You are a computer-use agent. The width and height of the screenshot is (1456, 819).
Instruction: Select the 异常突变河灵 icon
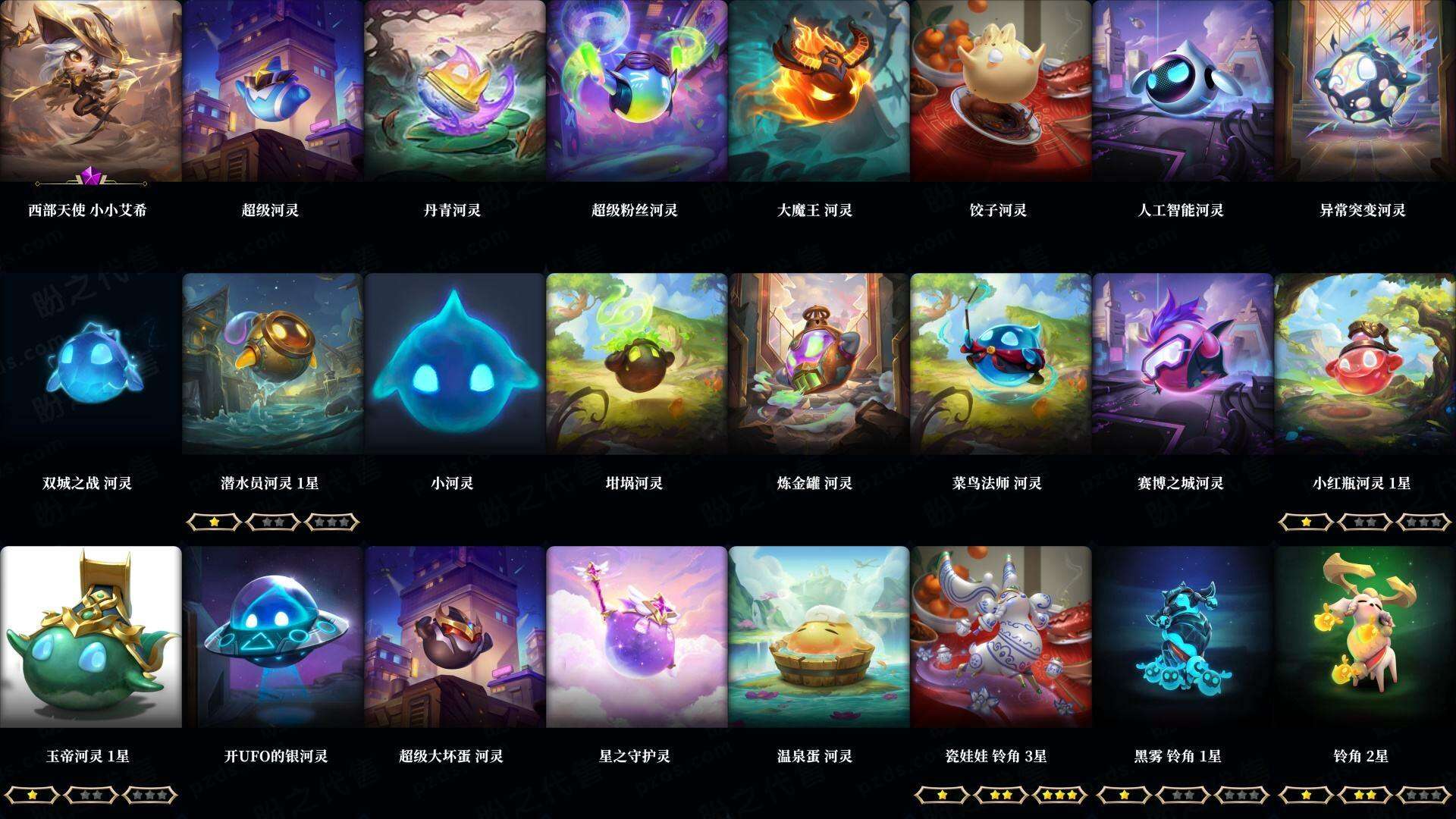point(1365,91)
